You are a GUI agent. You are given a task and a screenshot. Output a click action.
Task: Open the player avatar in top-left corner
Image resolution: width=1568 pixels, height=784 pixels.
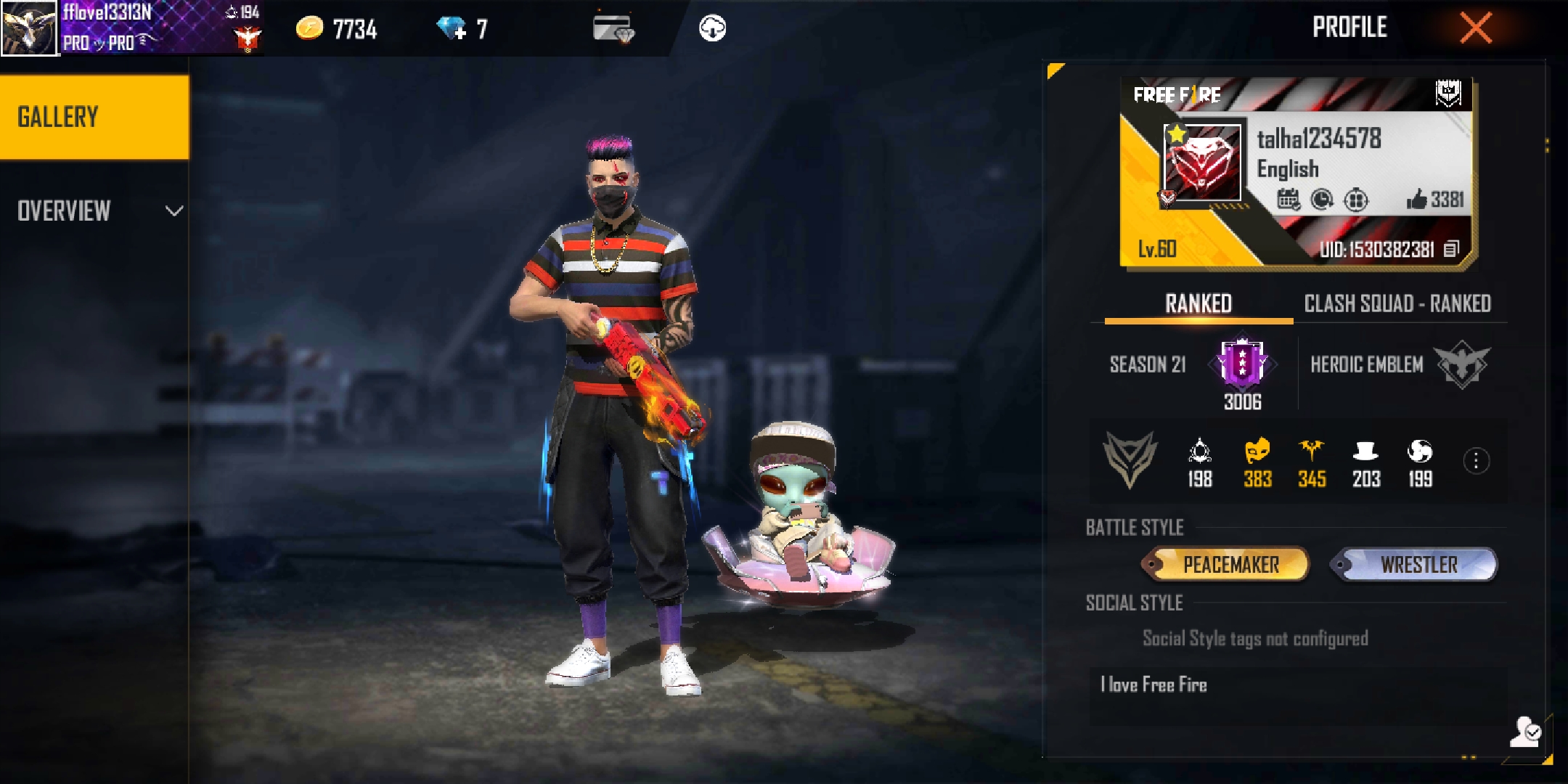click(x=29, y=28)
